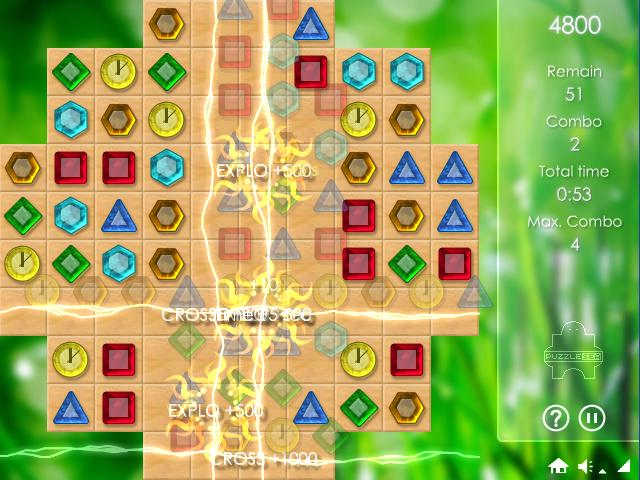Screen dimensions: 640x480
Task: Pause the game with the pause button
Action: pos(592,417)
